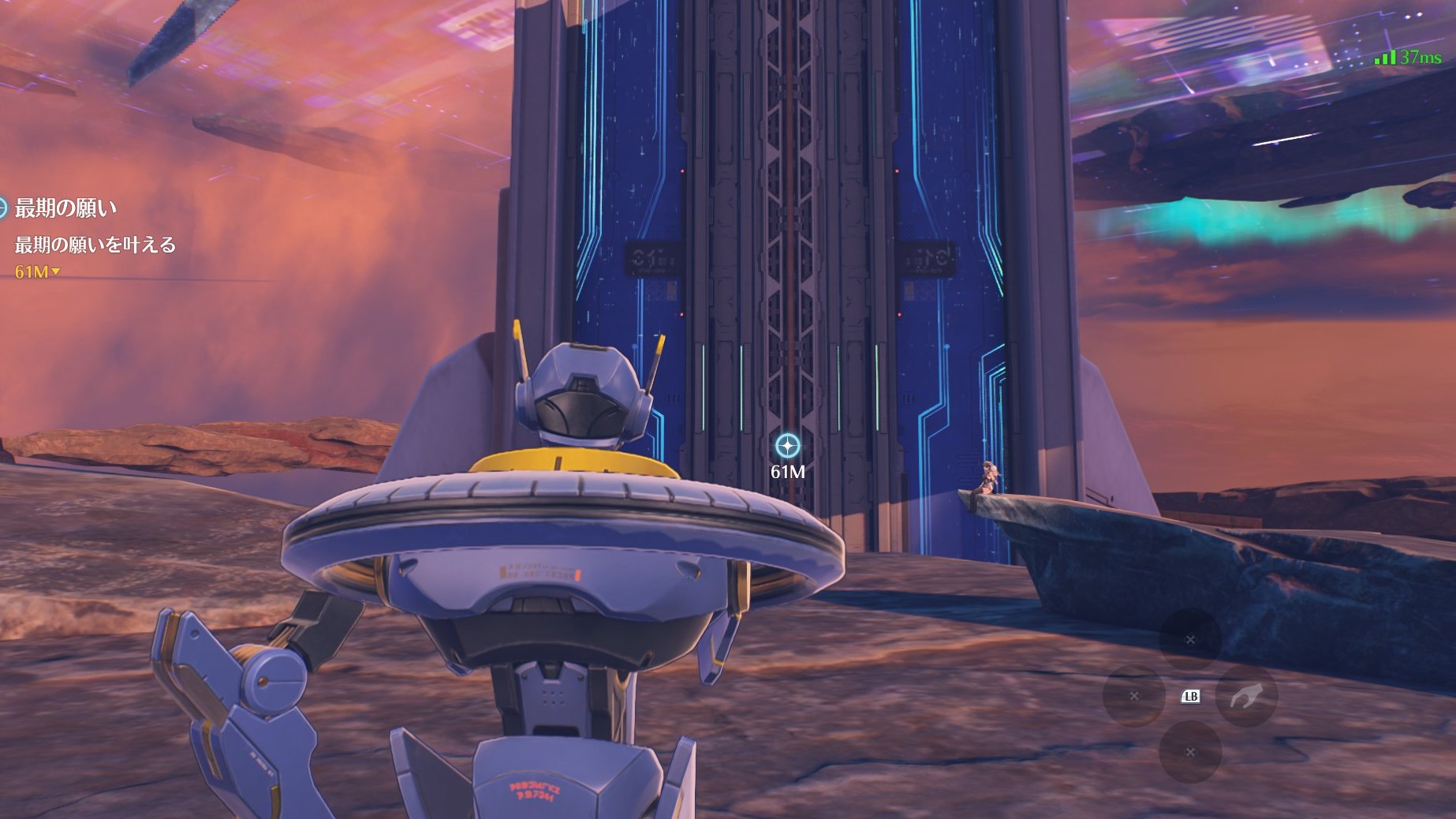Click the green network ping indicator

tap(1407, 58)
